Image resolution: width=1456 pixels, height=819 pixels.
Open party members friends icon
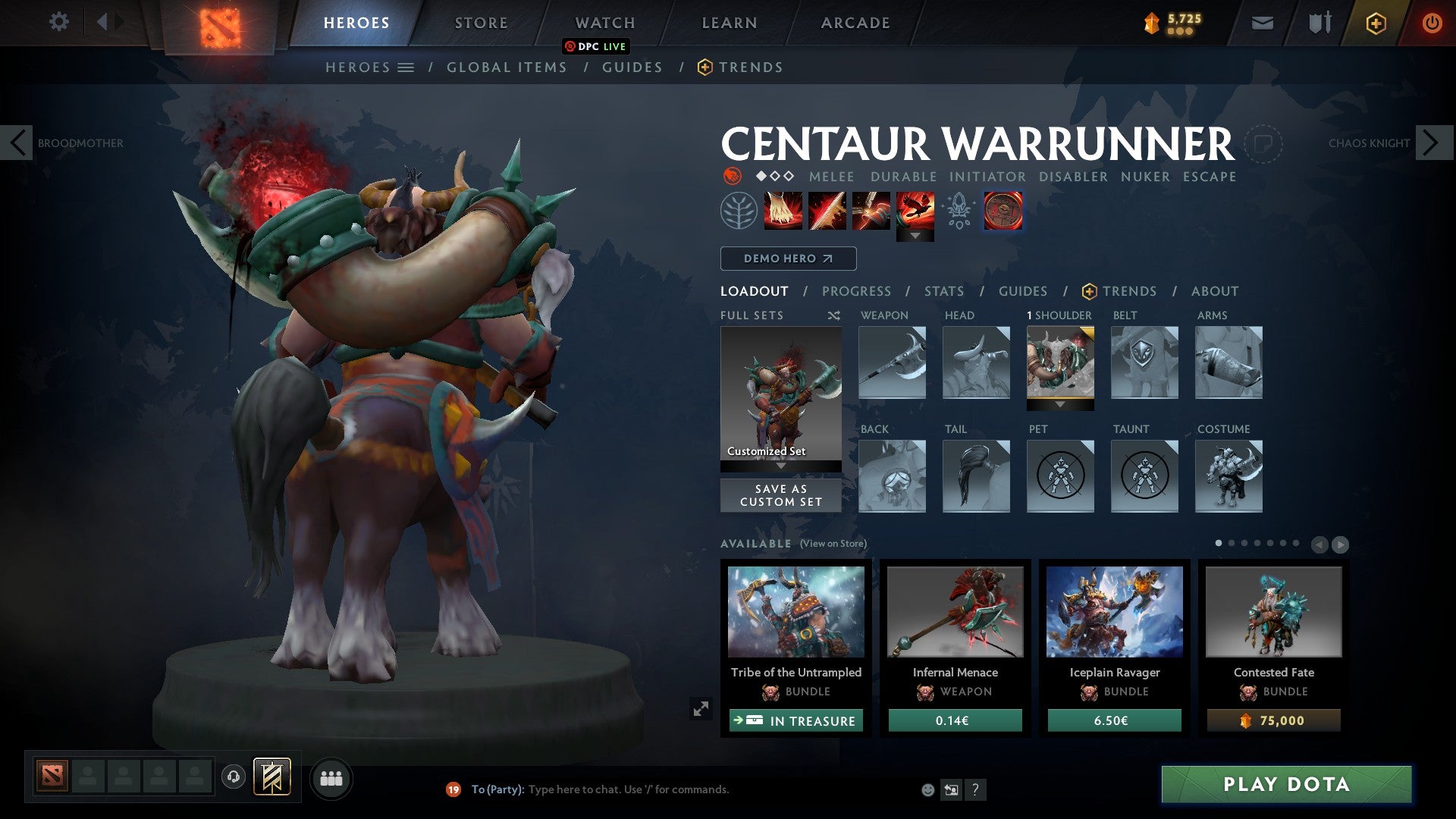[x=331, y=777]
